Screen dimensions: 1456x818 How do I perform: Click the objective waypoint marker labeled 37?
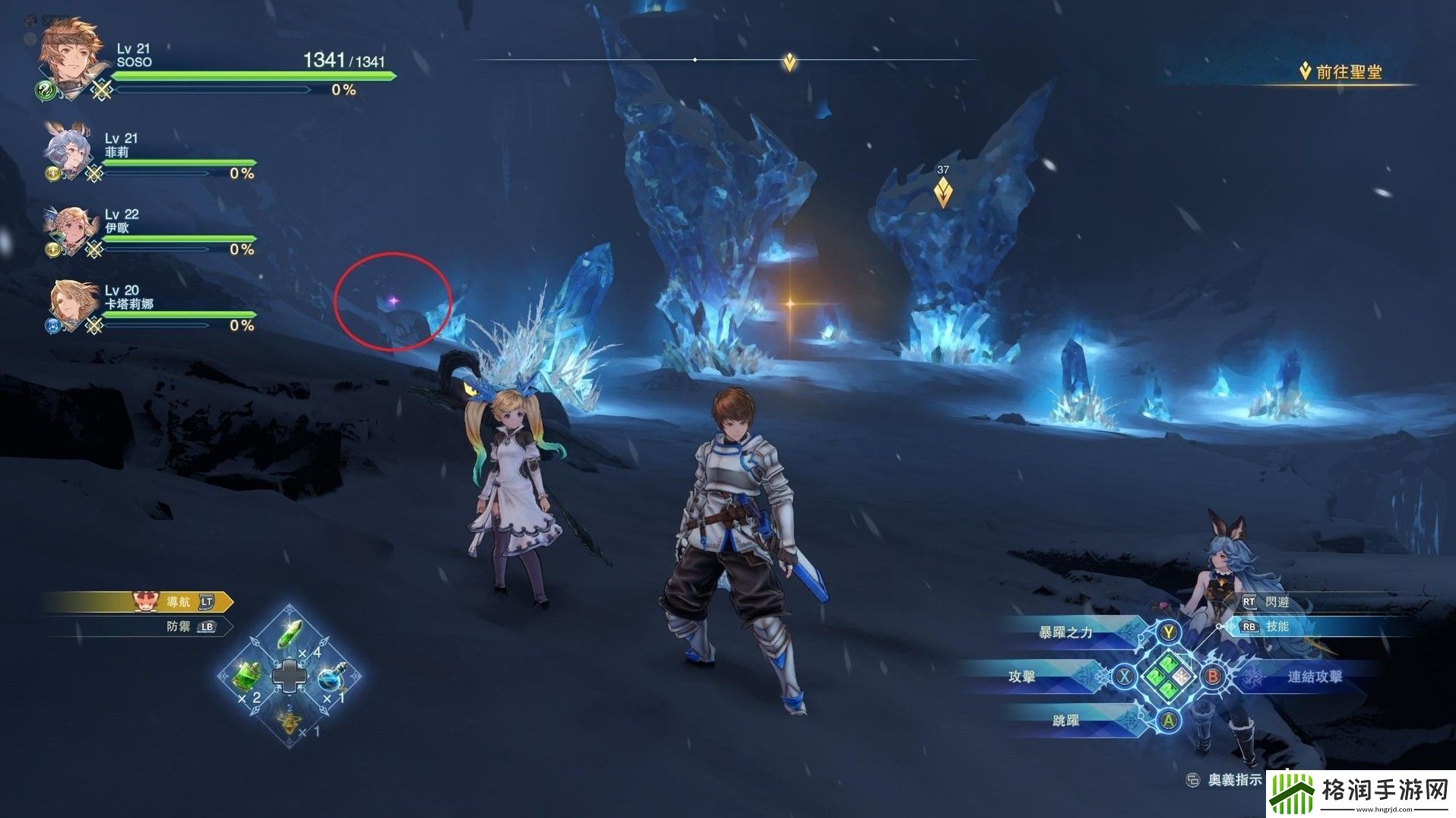[x=943, y=192]
